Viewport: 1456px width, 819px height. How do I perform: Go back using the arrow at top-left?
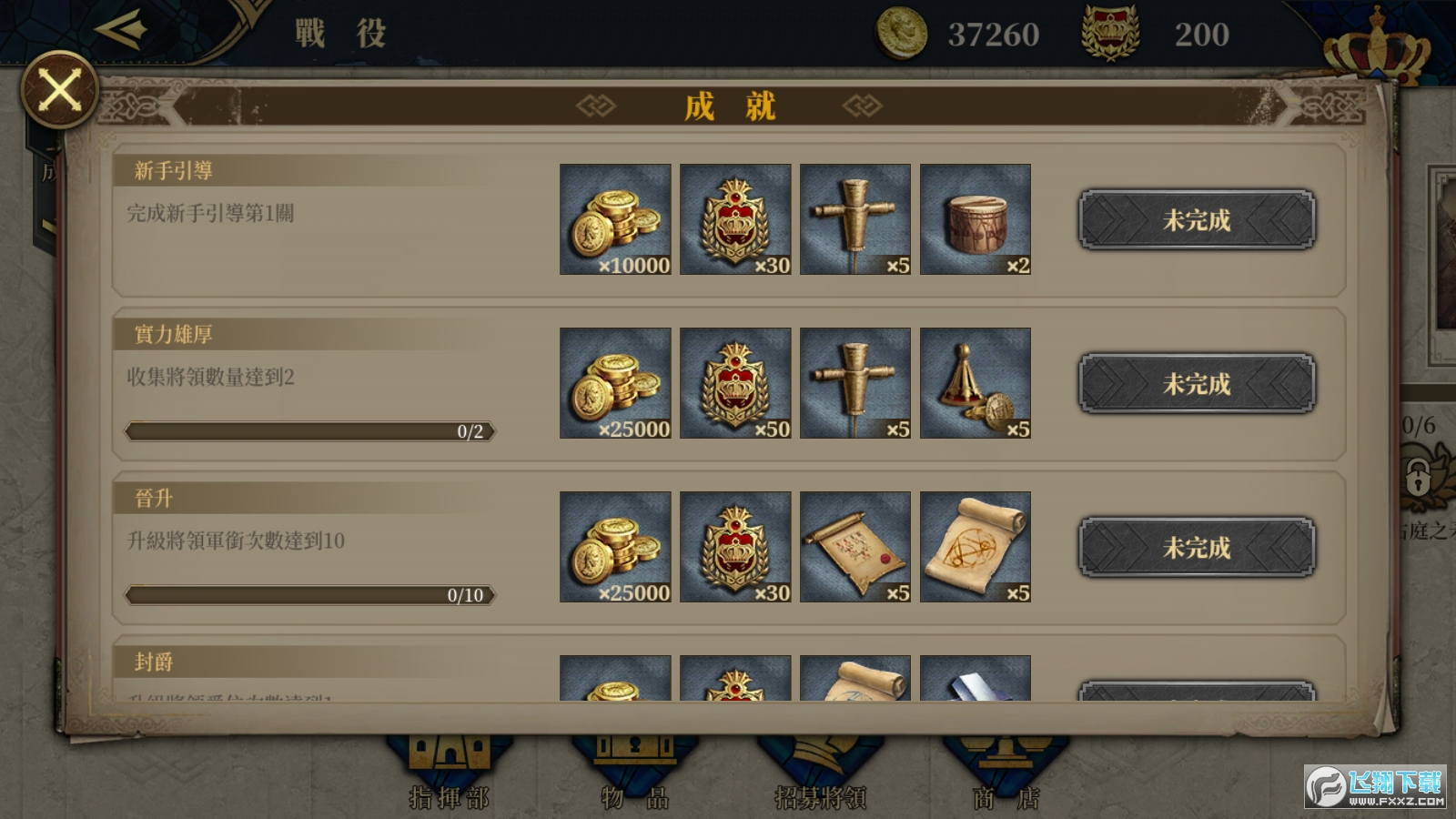pos(121,29)
